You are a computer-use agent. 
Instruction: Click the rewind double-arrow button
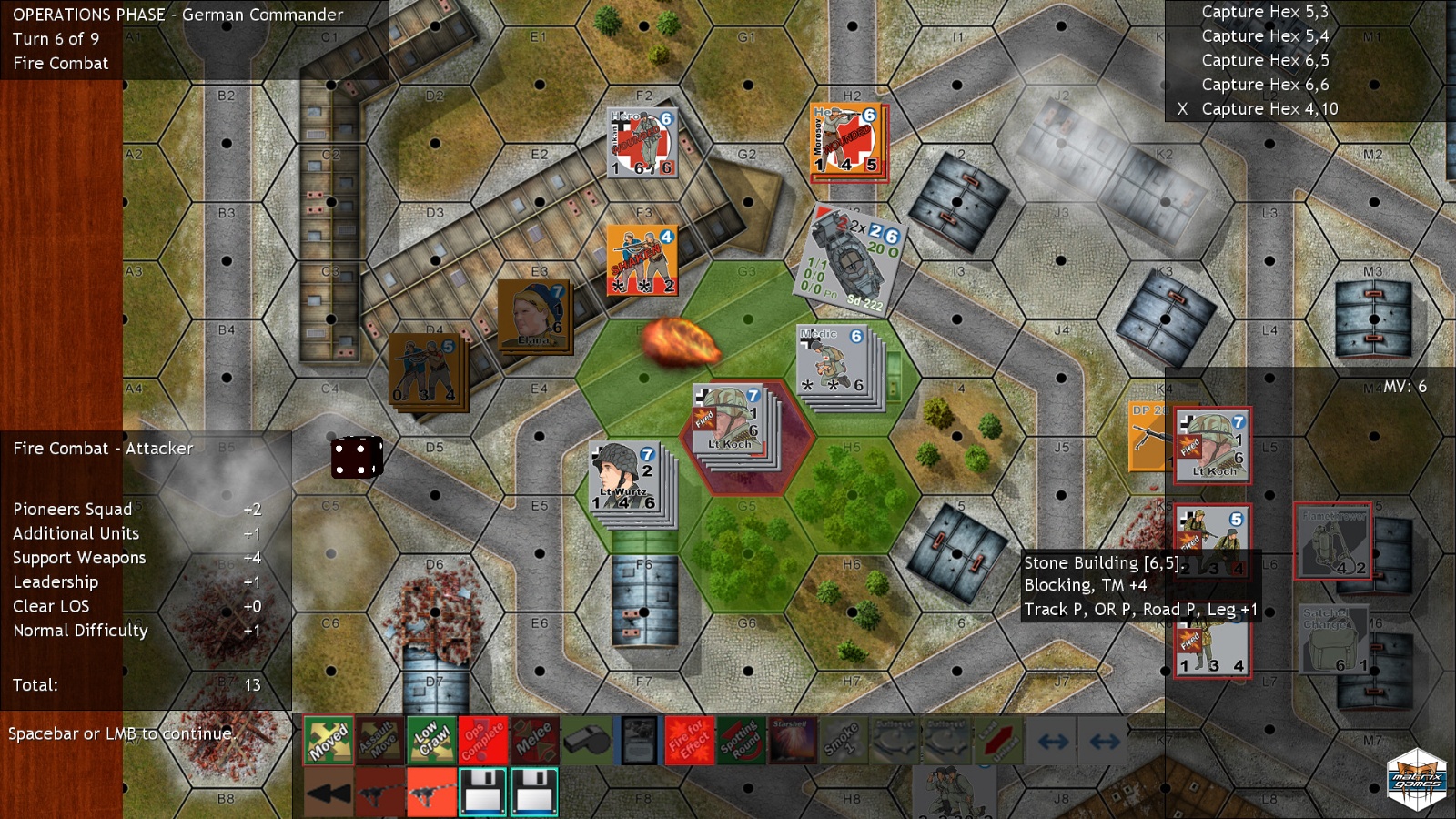[x=328, y=792]
